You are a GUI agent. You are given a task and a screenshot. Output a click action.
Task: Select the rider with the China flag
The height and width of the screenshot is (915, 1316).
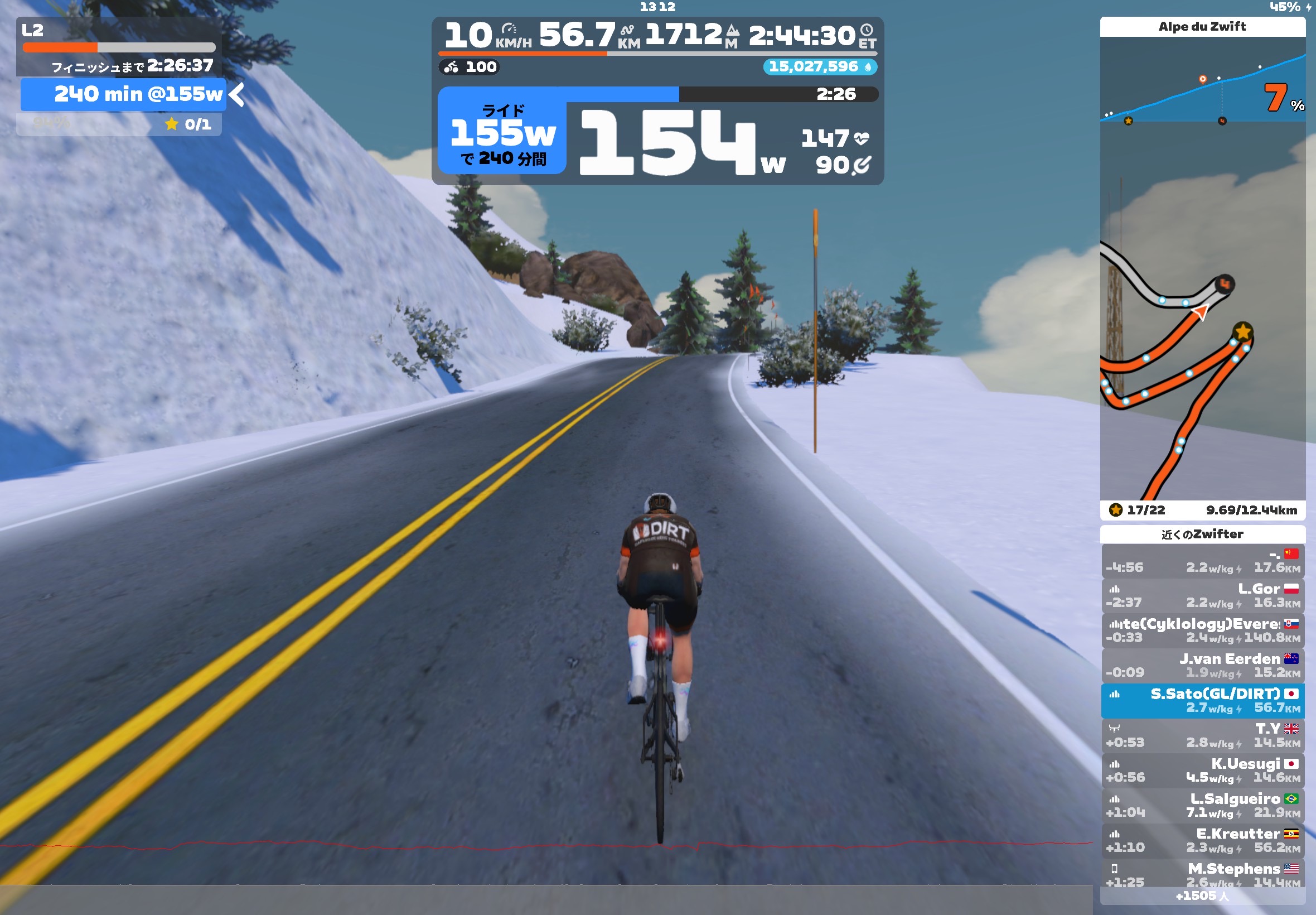pos(1202,561)
